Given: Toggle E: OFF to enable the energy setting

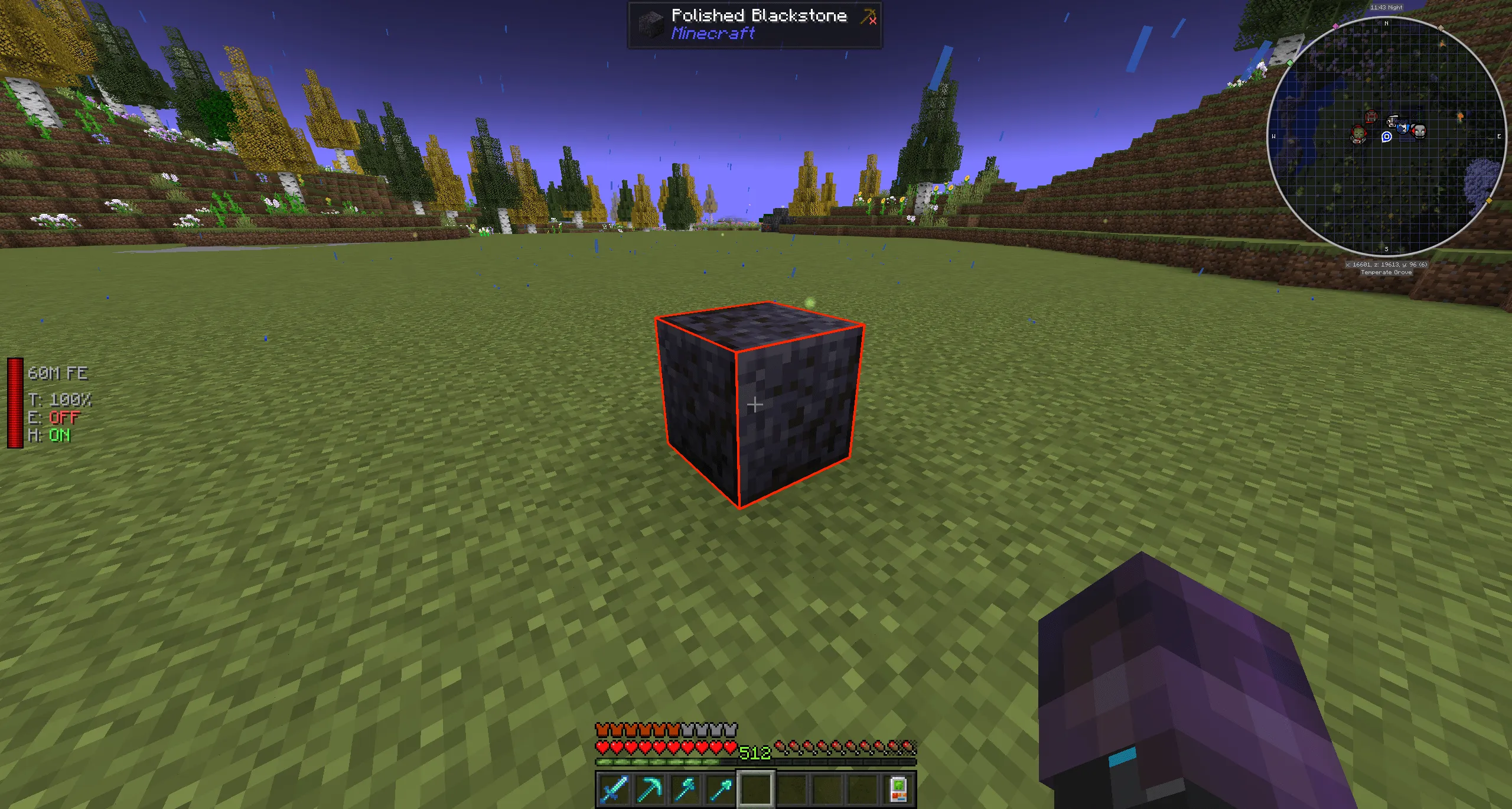Looking at the screenshot, I should 62,418.
